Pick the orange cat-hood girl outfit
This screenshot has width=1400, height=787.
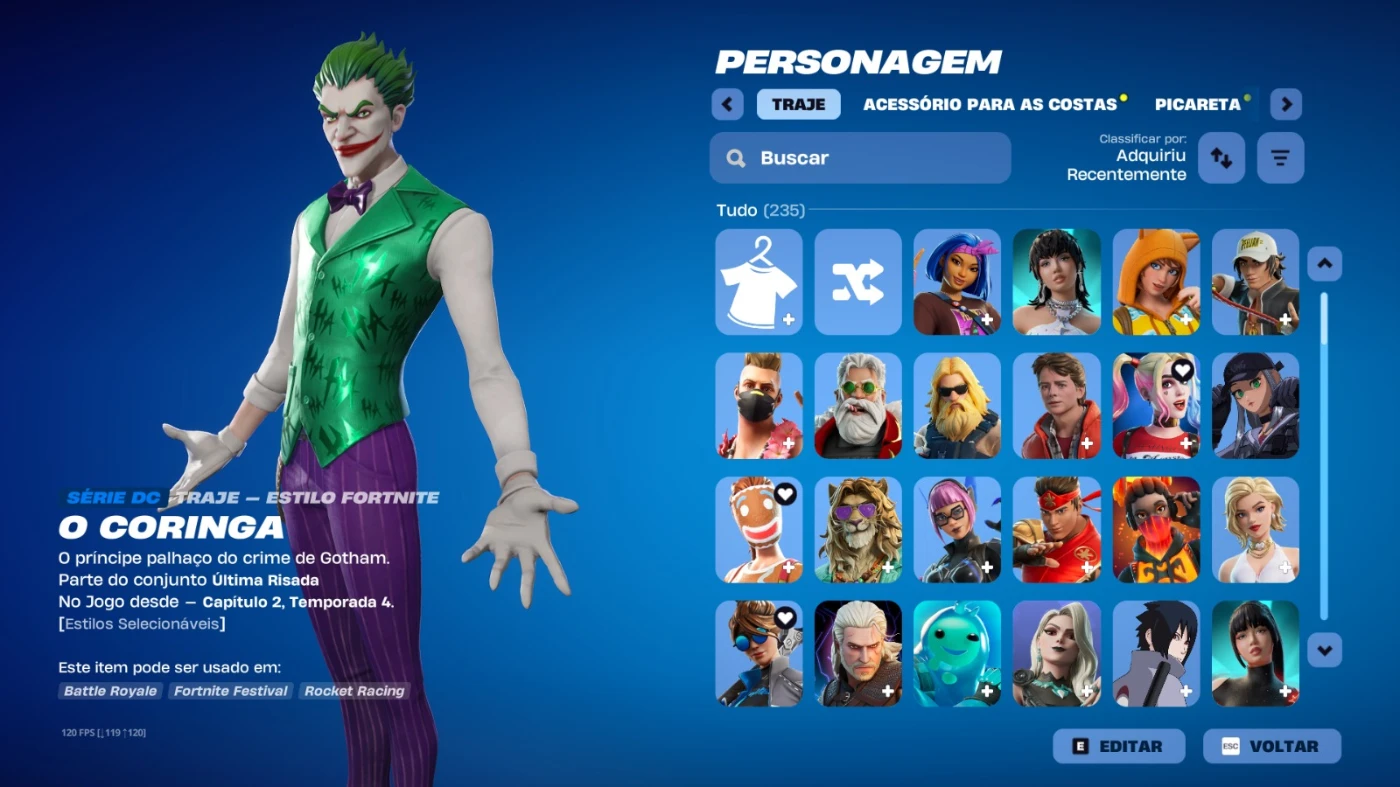click(1156, 282)
